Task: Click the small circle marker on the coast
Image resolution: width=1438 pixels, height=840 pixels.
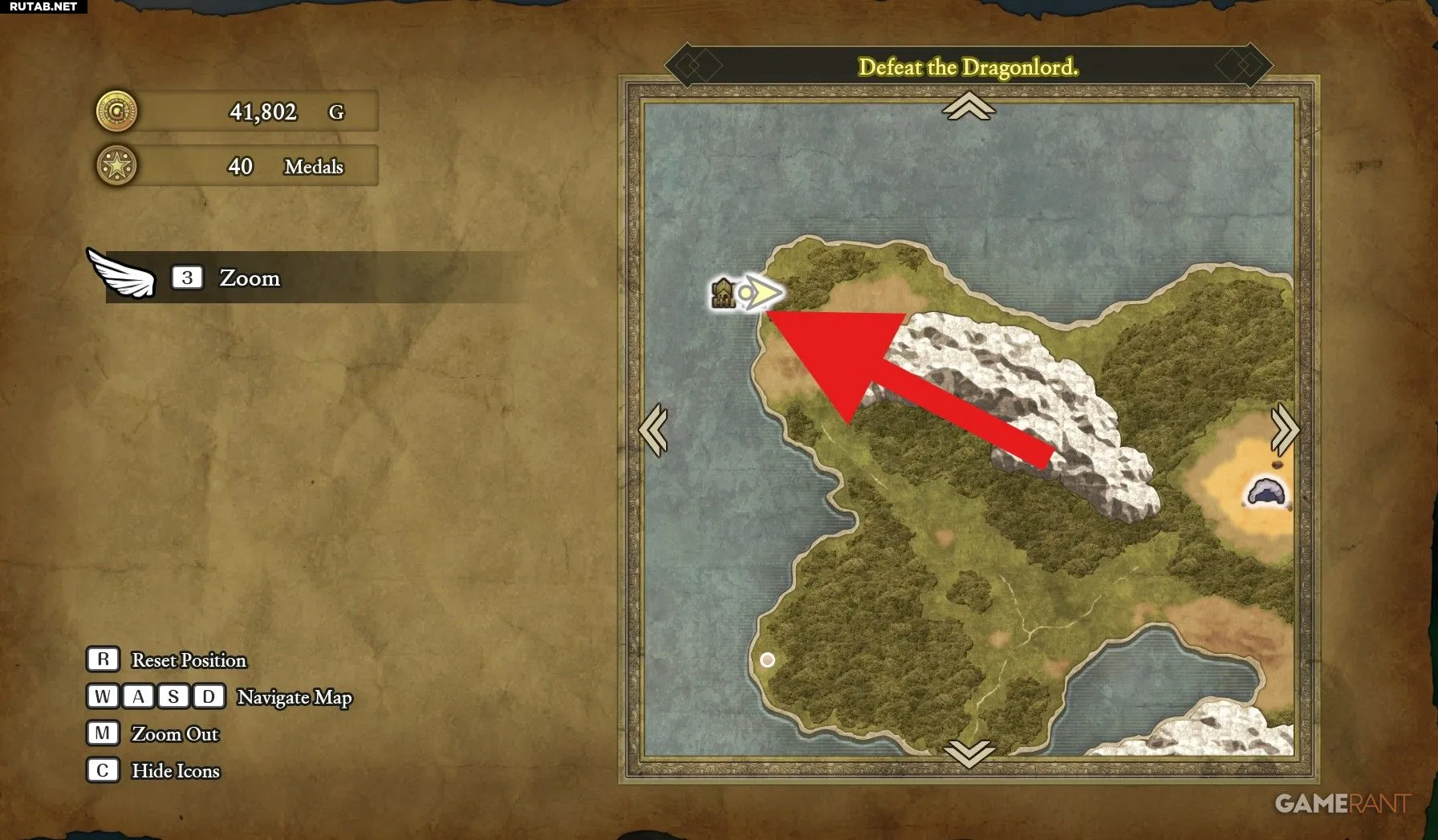Action: pyautogui.click(x=767, y=659)
